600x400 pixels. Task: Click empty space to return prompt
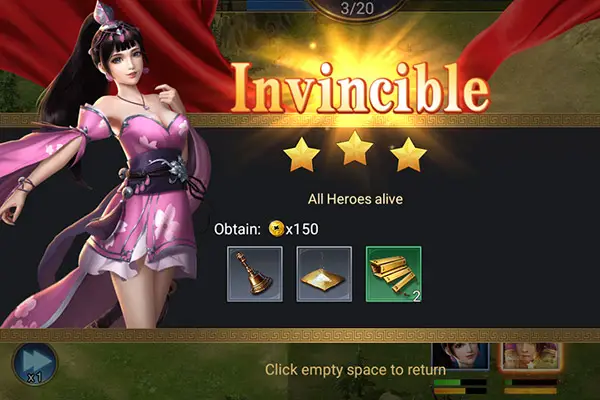(x=355, y=370)
